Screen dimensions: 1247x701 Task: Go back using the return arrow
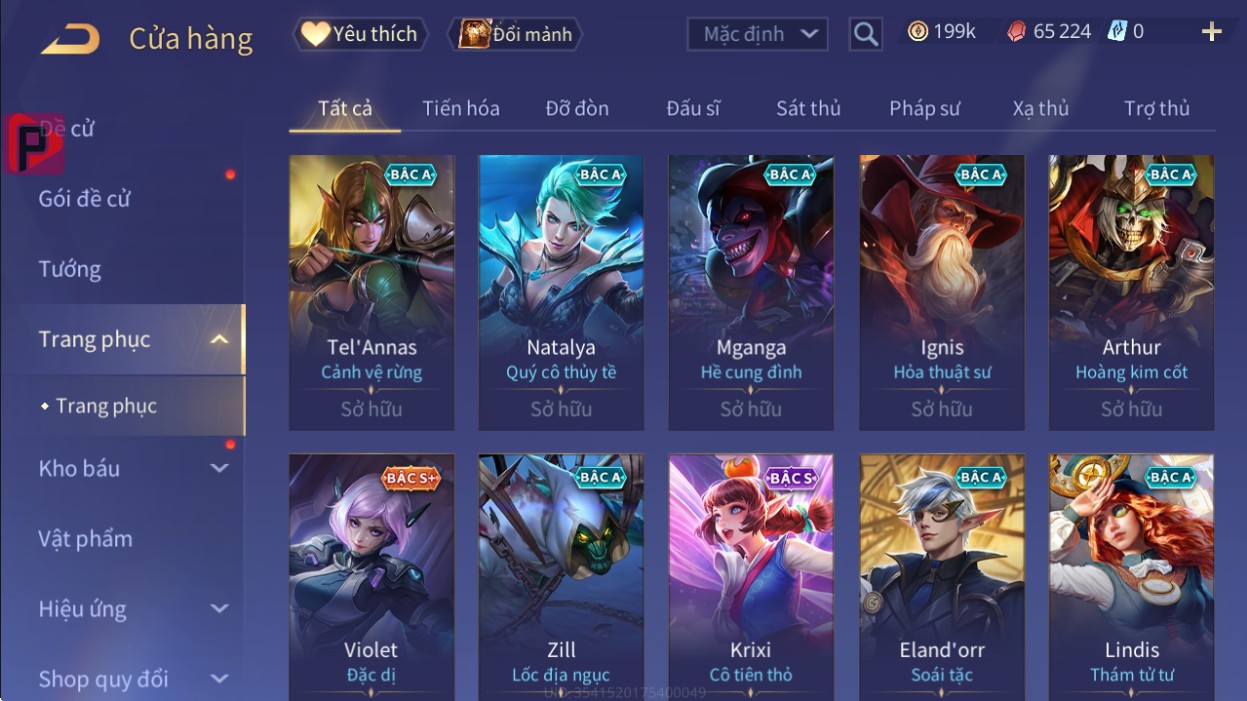pos(70,38)
